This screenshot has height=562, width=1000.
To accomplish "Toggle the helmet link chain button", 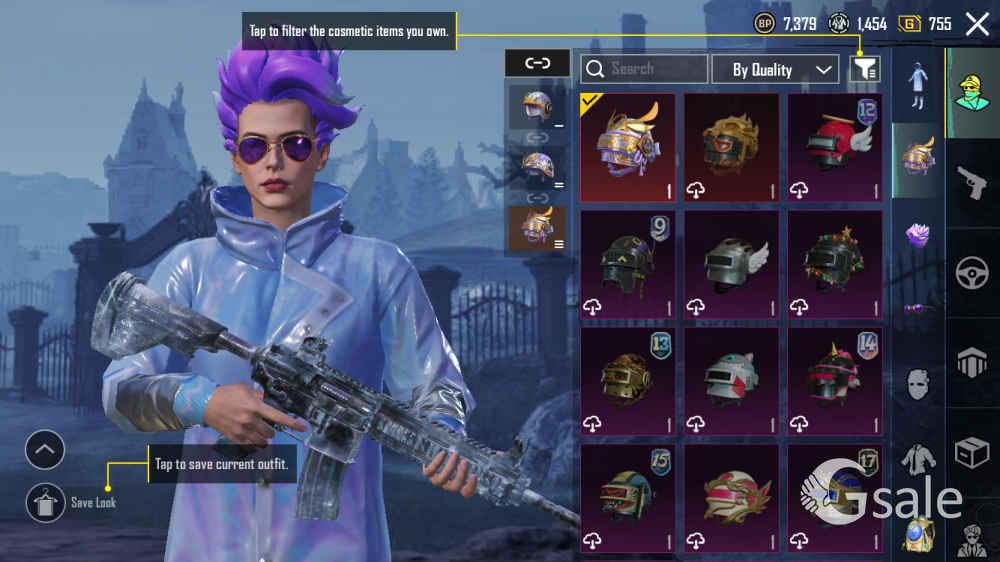I will coord(537,63).
